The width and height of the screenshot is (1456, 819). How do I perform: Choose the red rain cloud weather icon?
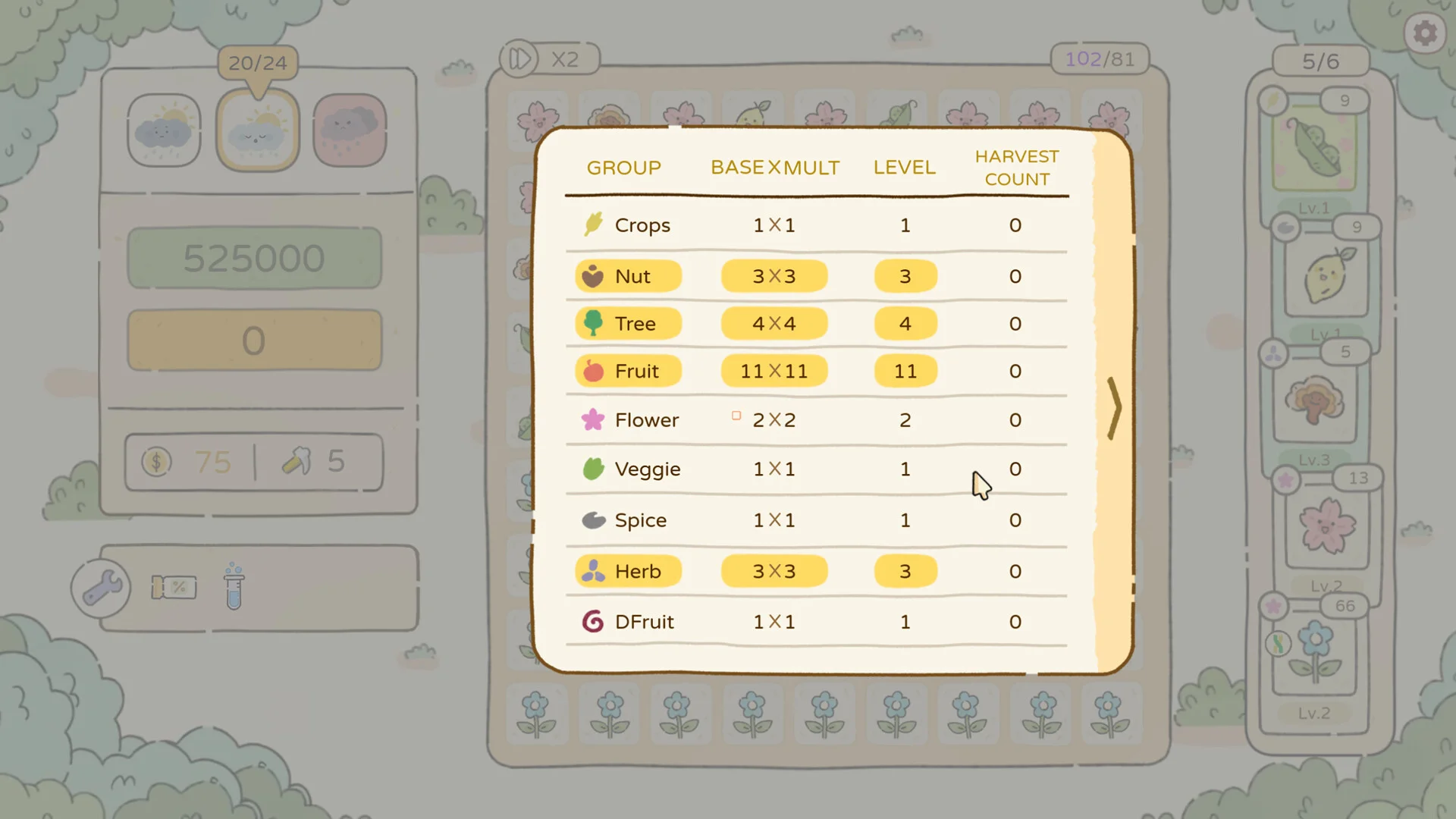pos(350,130)
